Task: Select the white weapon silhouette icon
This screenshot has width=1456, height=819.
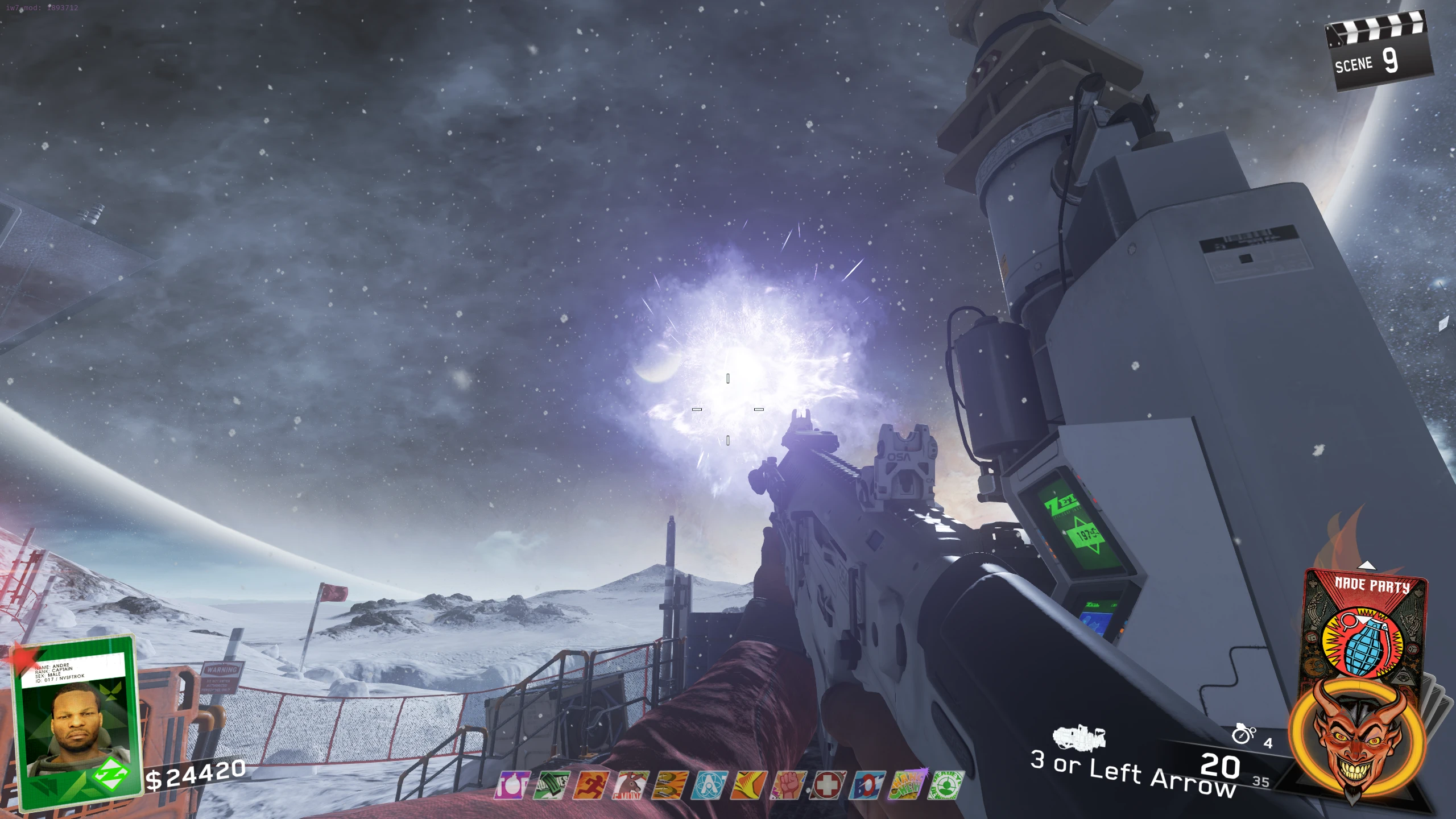Action: [x=1078, y=738]
